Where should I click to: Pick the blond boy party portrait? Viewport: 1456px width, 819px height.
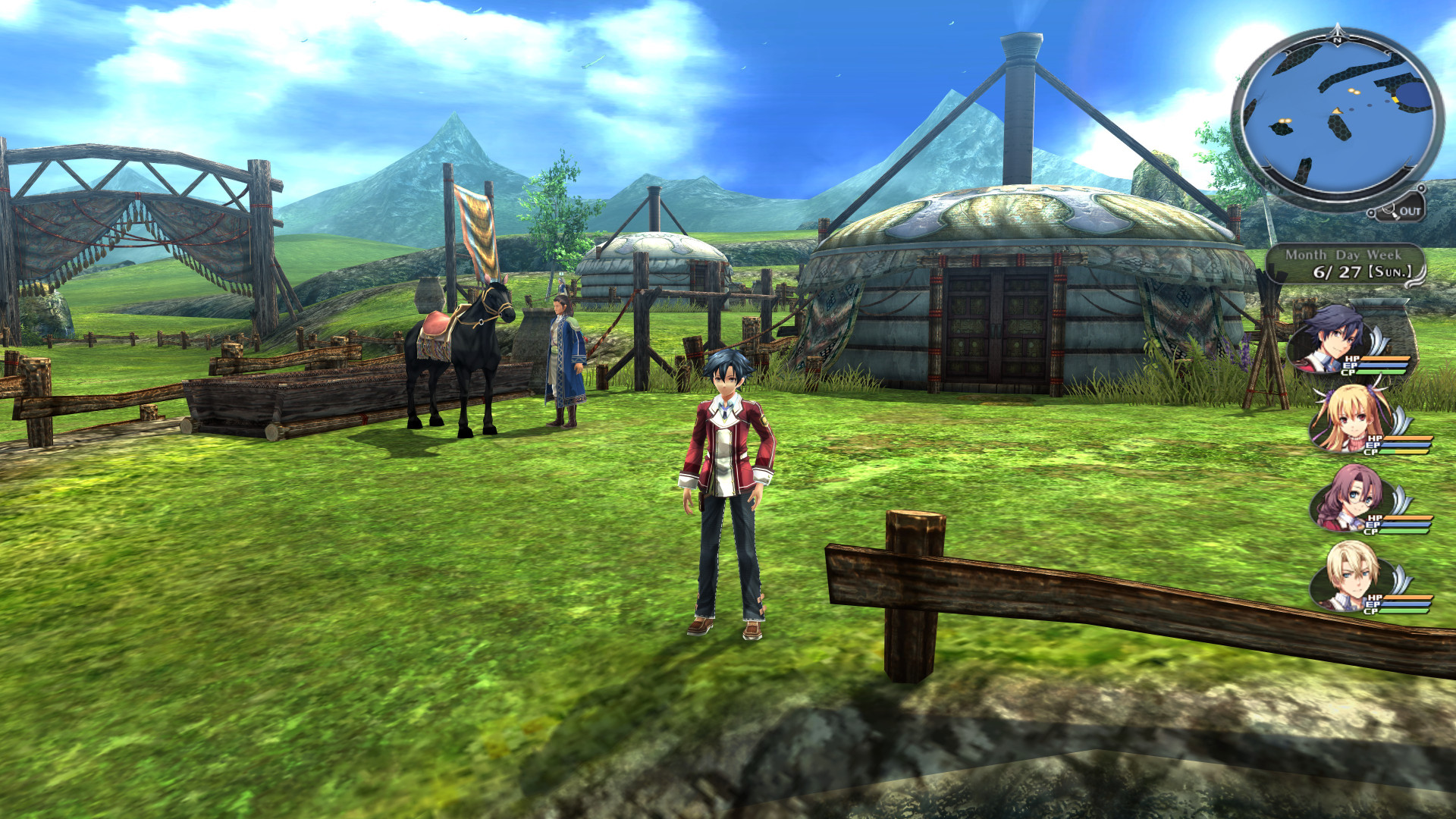1350,576
